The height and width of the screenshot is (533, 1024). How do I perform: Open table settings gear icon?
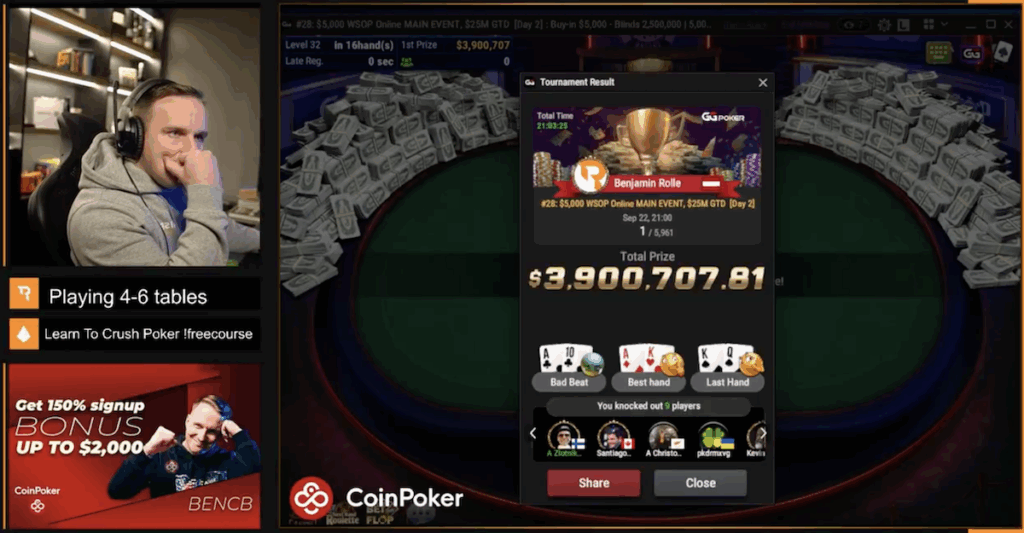884,24
